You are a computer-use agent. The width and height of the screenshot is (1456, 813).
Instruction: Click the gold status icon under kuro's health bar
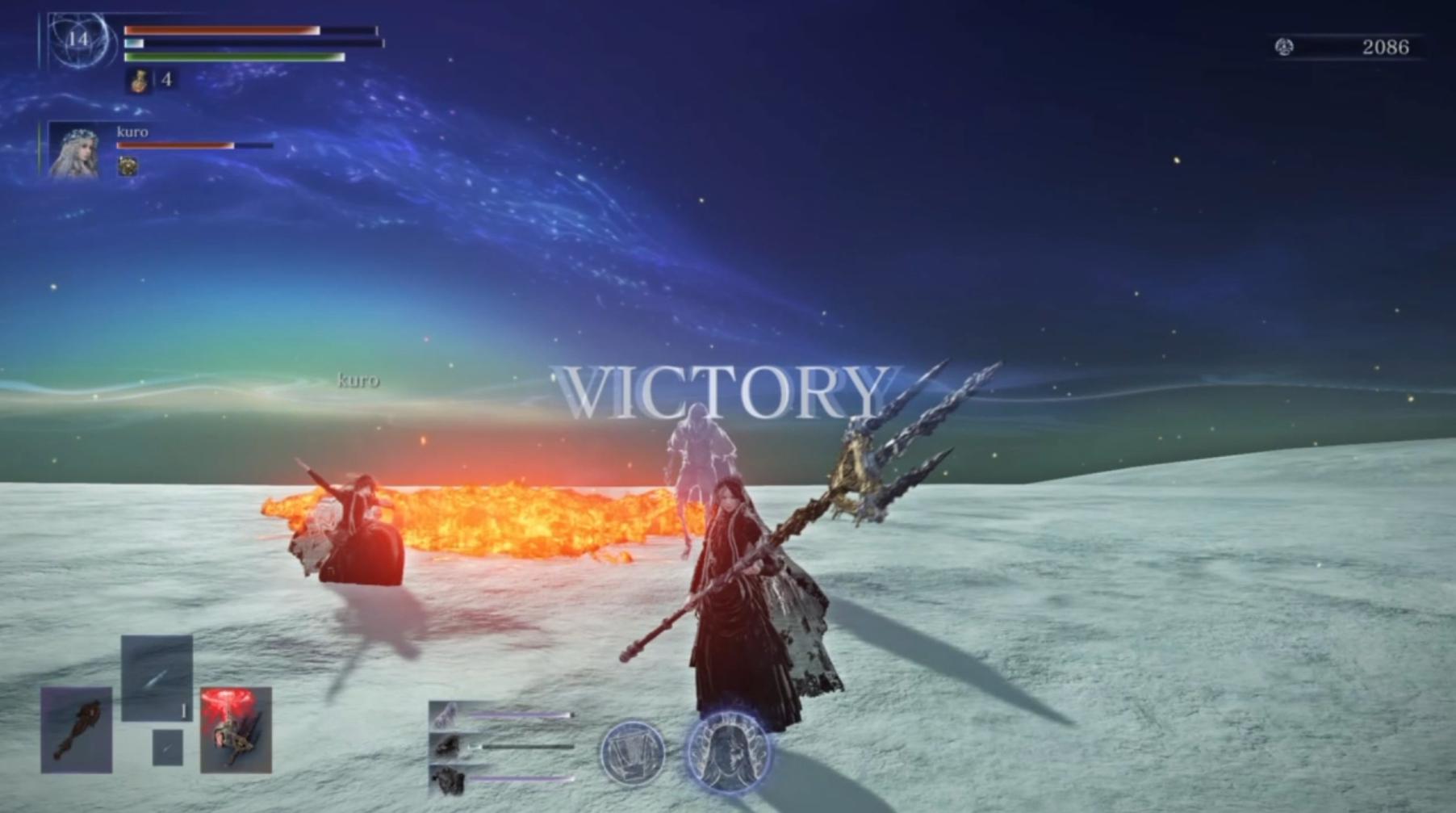(128, 166)
